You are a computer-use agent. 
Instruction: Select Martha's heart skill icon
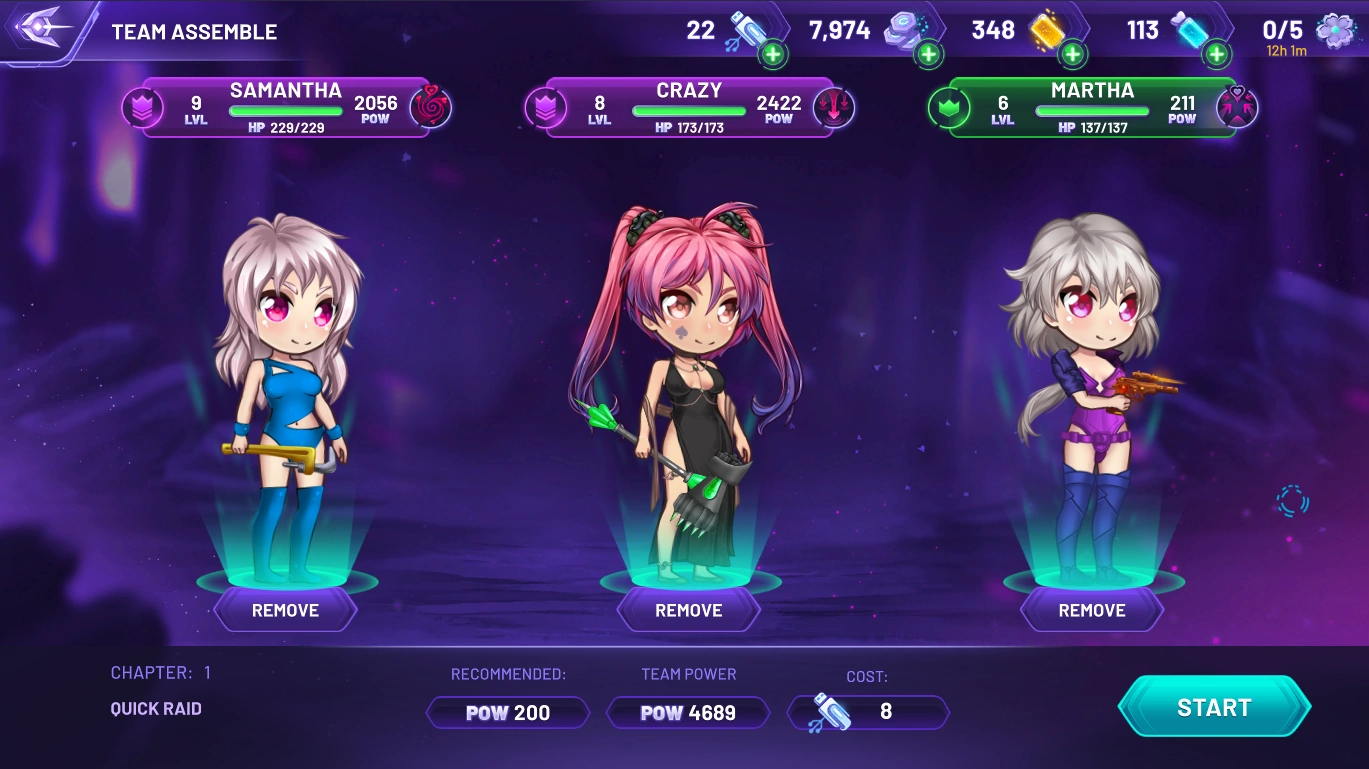[1237, 107]
